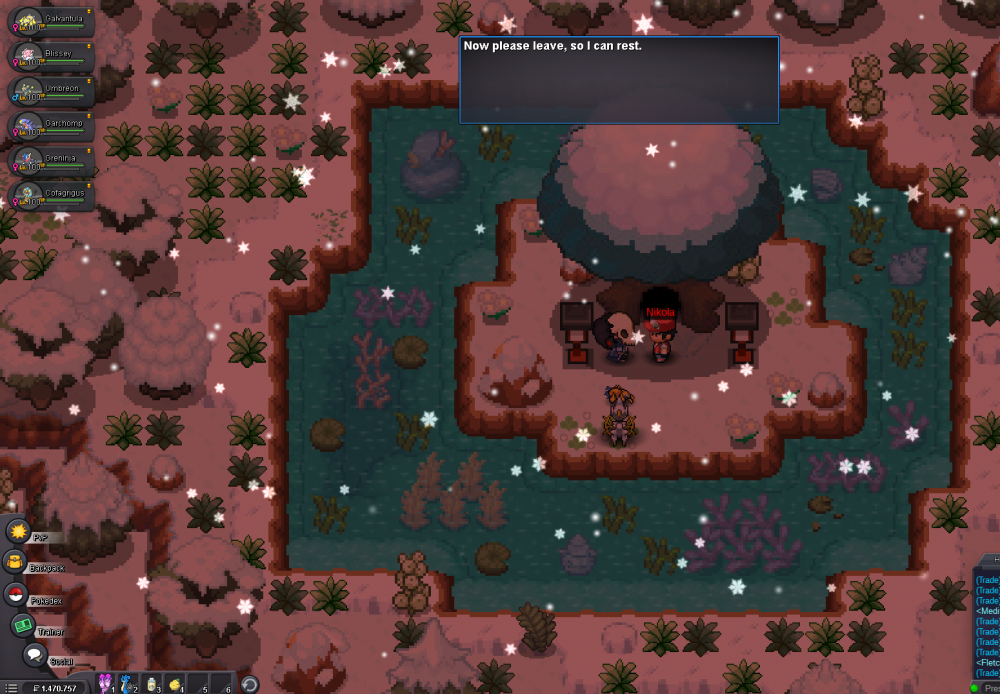
Task: Open the Social menu
Action: click(35, 656)
